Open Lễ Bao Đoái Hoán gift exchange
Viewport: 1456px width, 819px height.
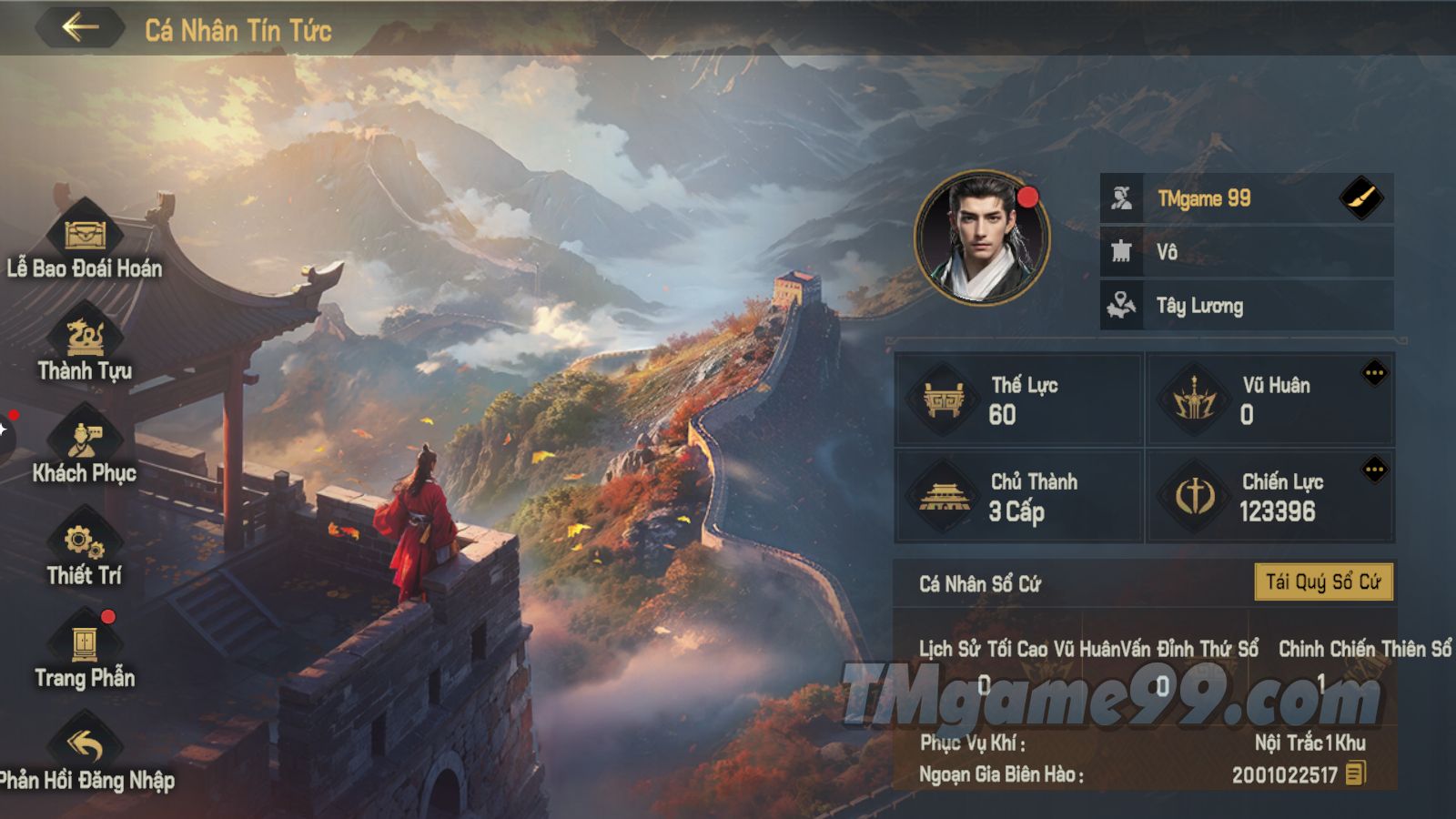pyautogui.click(x=85, y=238)
